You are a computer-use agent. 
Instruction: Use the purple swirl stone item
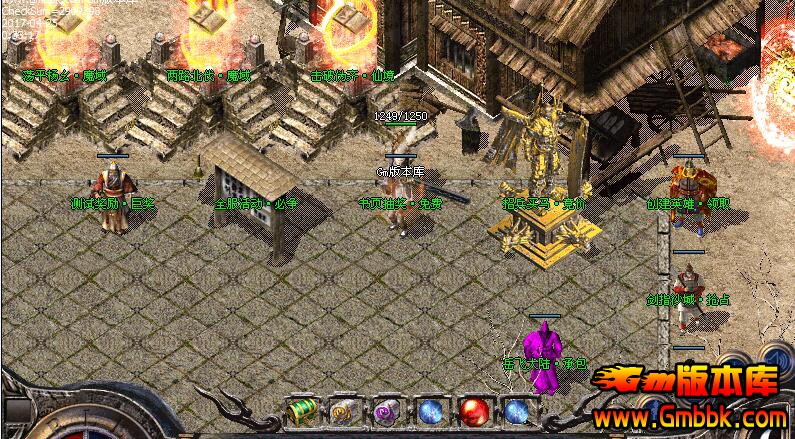(x=387, y=411)
